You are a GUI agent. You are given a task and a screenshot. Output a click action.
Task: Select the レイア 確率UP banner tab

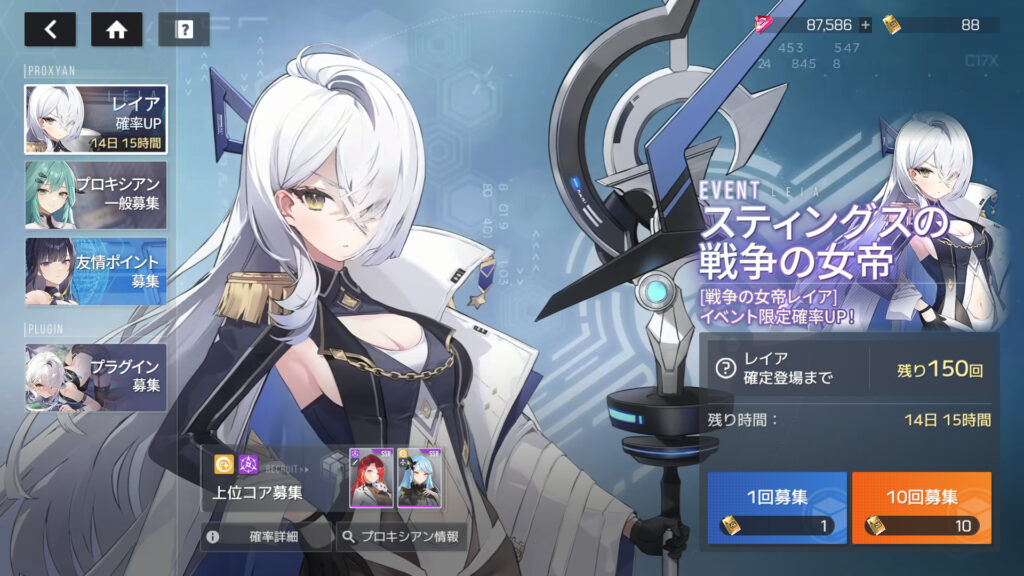tap(96, 119)
